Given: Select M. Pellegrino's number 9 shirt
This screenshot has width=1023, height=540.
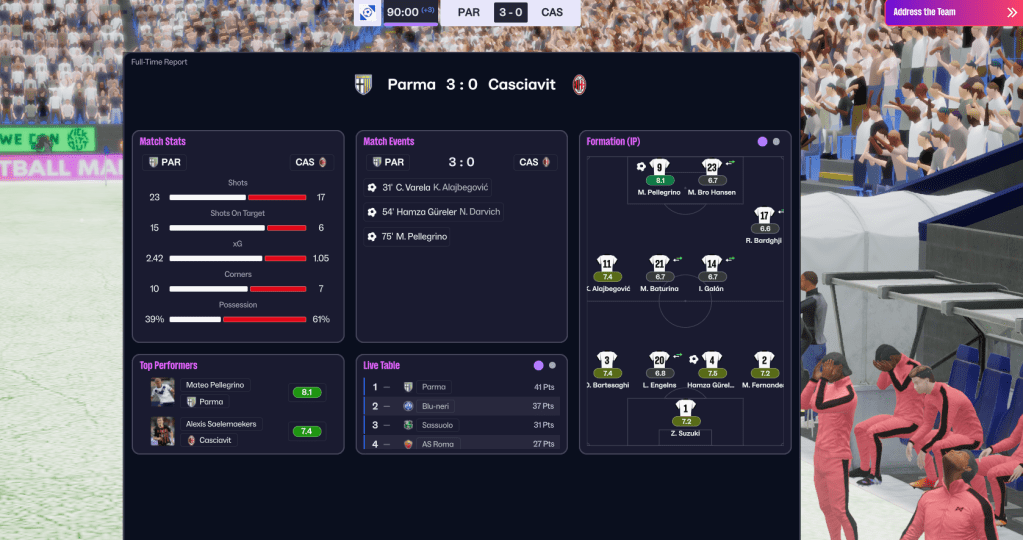Looking at the screenshot, I should pyautogui.click(x=658, y=168).
